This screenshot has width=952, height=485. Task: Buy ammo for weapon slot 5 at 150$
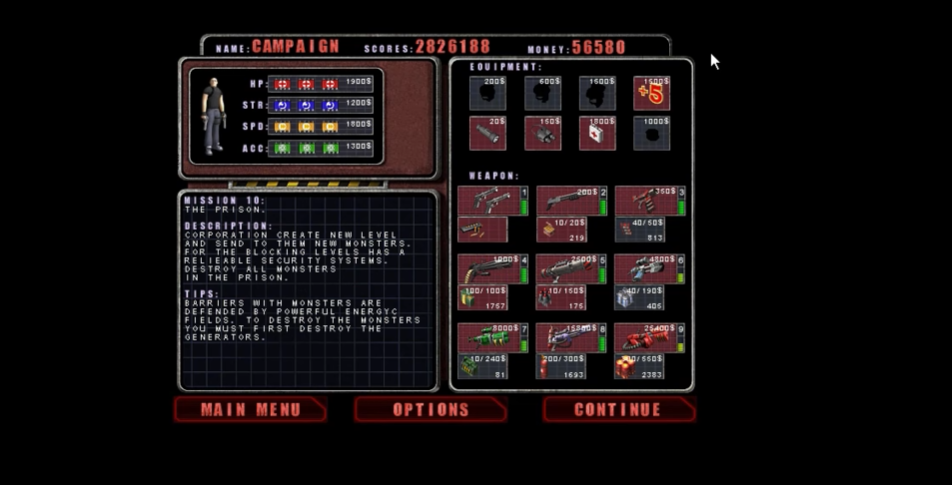[561, 297]
